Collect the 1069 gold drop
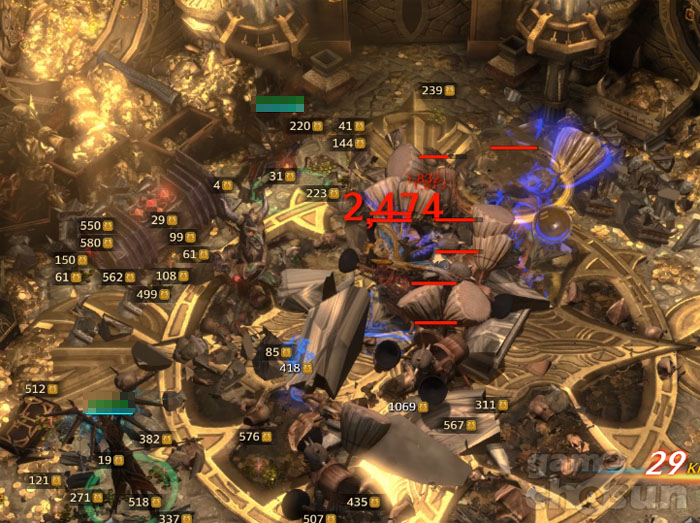 [x=408, y=407]
